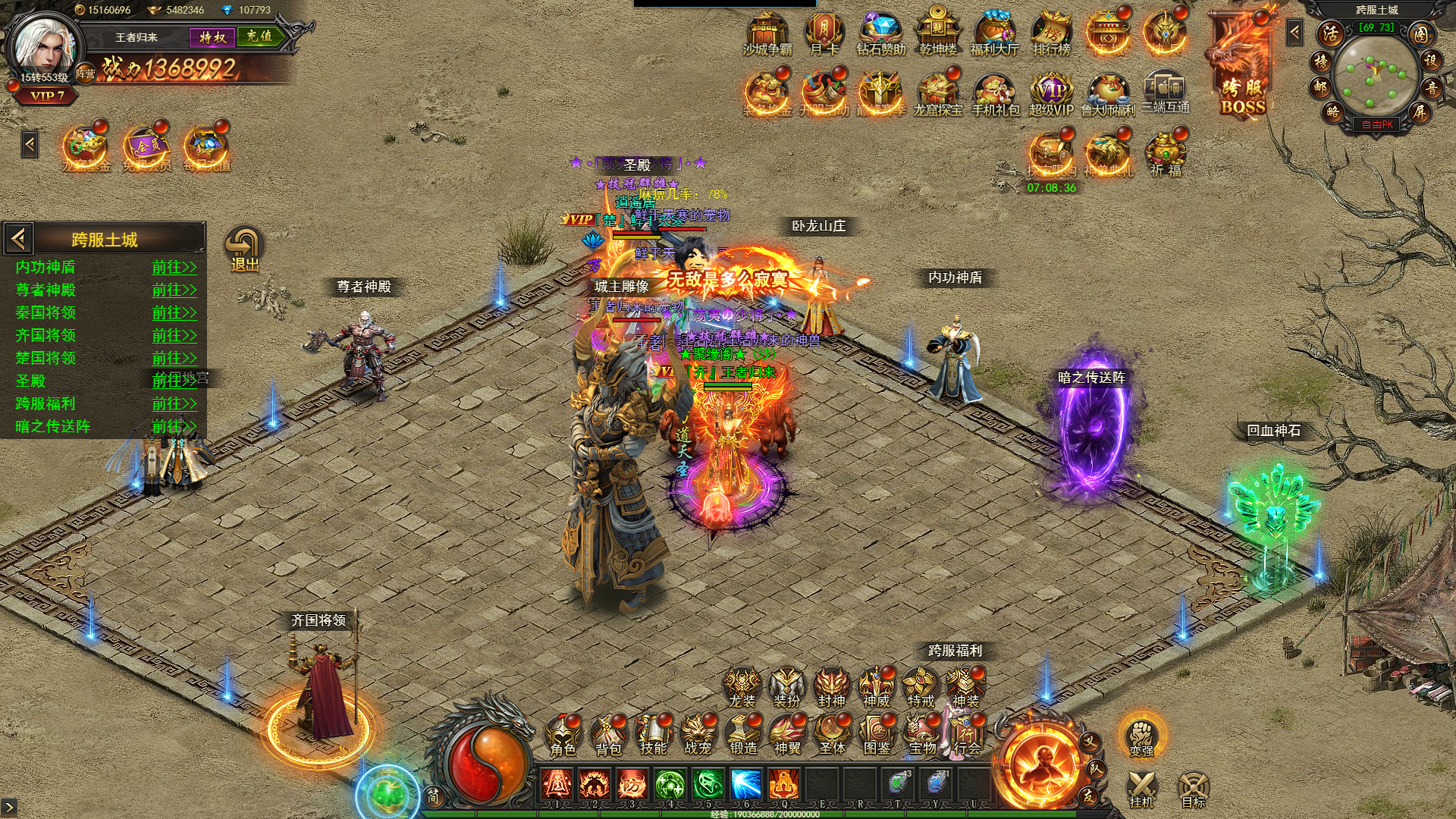Travel to 秦国将领 using 前往

(x=174, y=313)
